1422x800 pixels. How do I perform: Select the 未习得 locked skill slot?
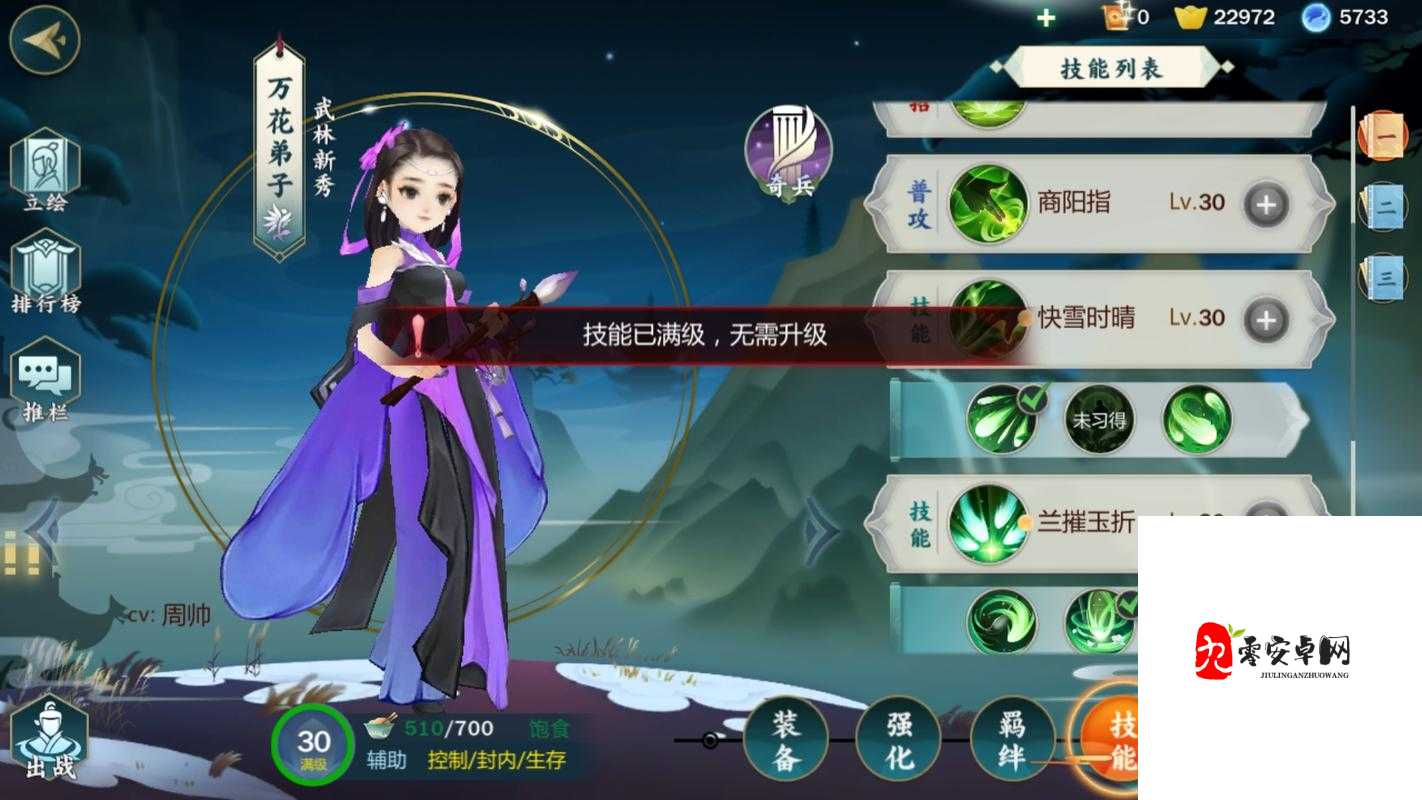(x=1100, y=420)
